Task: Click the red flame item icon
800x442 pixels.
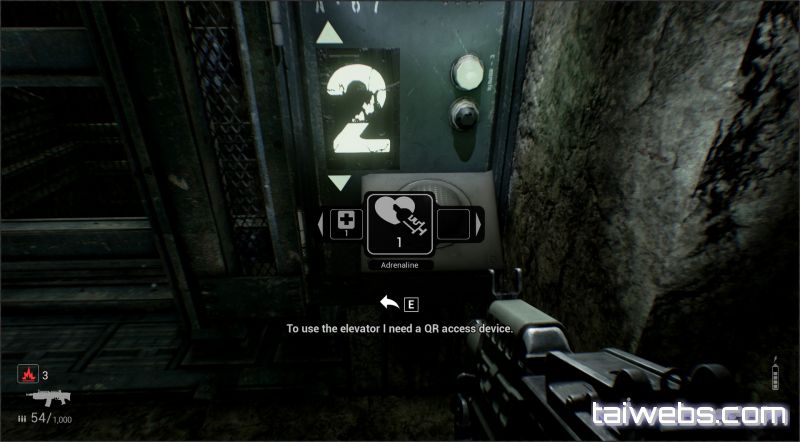Action: (26, 375)
